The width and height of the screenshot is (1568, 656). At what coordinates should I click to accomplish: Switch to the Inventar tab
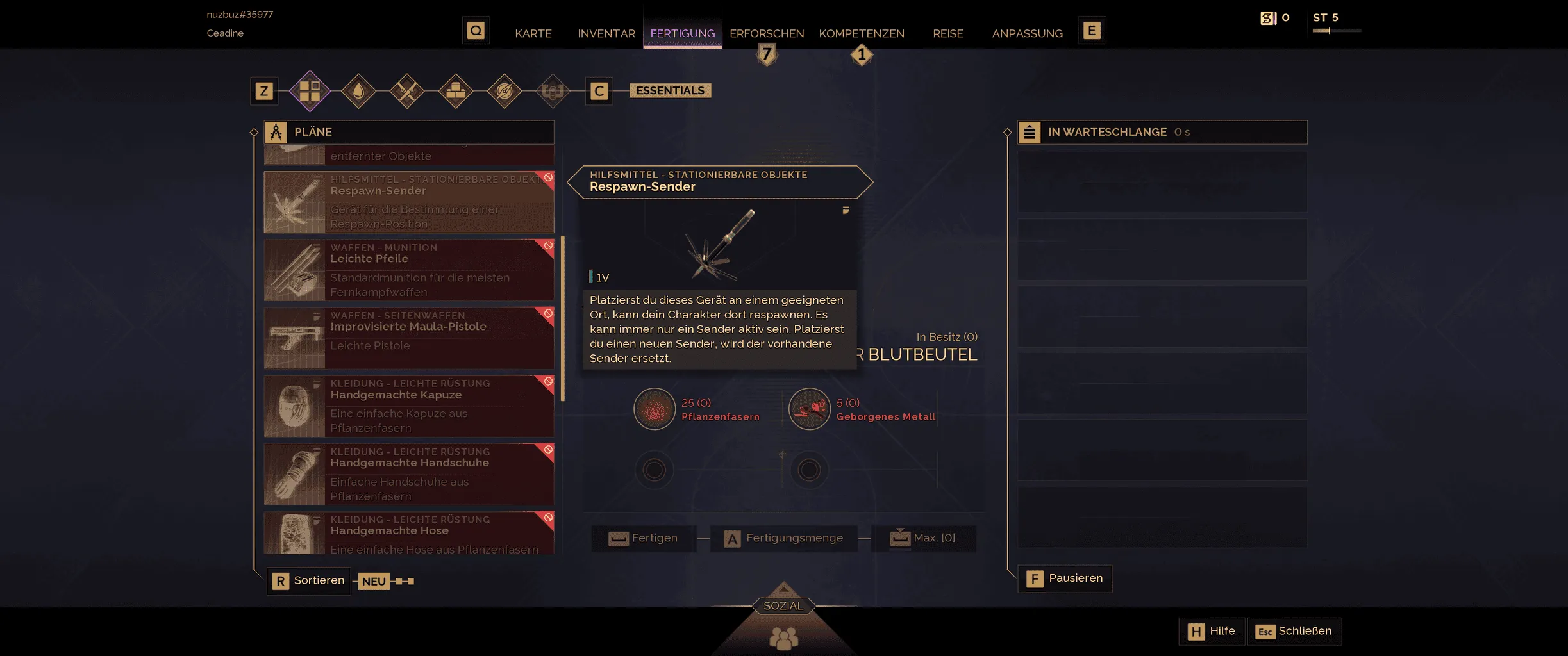click(x=606, y=33)
